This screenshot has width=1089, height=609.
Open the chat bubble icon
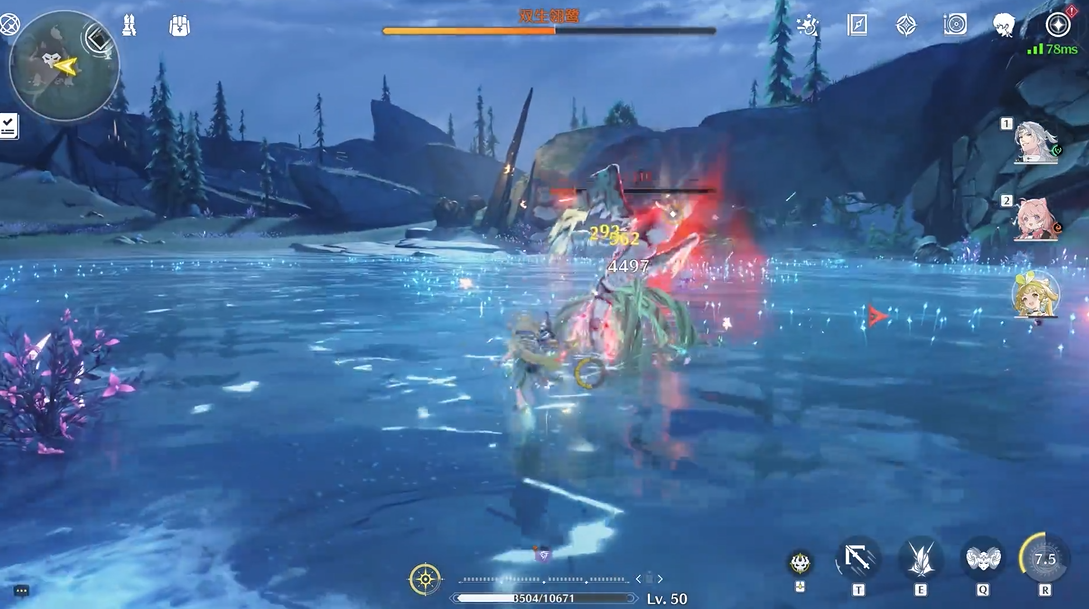click(x=21, y=591)
